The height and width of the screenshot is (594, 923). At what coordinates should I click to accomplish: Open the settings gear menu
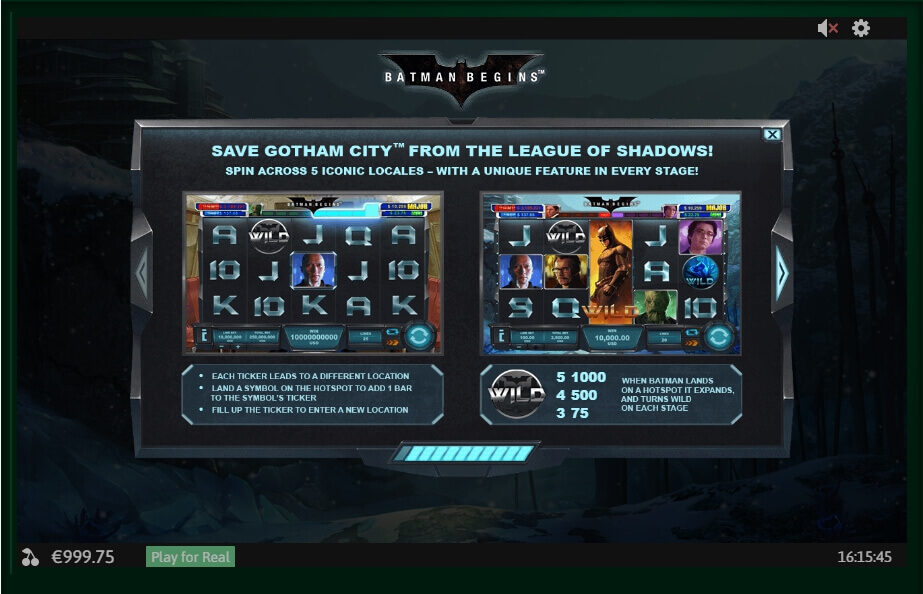pyautogui.click(x=861, y=29)
